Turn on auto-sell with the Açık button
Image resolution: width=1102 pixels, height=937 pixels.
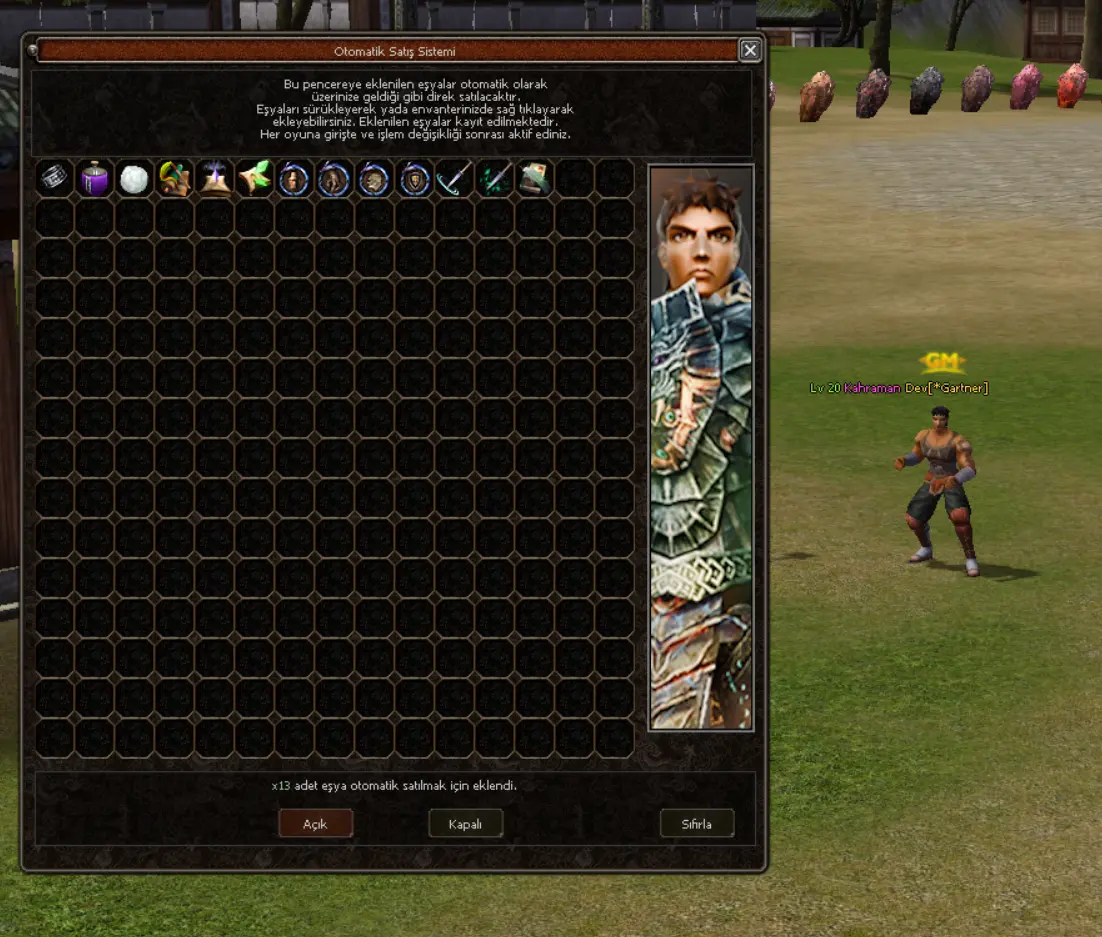[x=315, y=823]
